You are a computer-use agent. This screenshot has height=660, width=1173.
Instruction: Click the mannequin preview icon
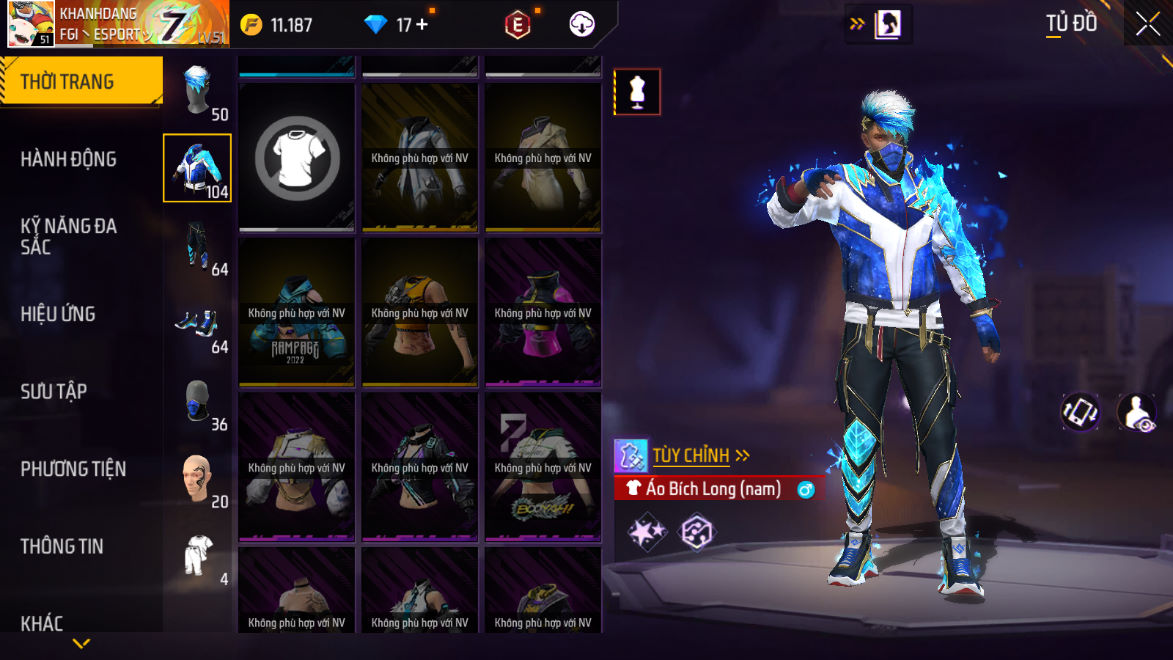637,92
